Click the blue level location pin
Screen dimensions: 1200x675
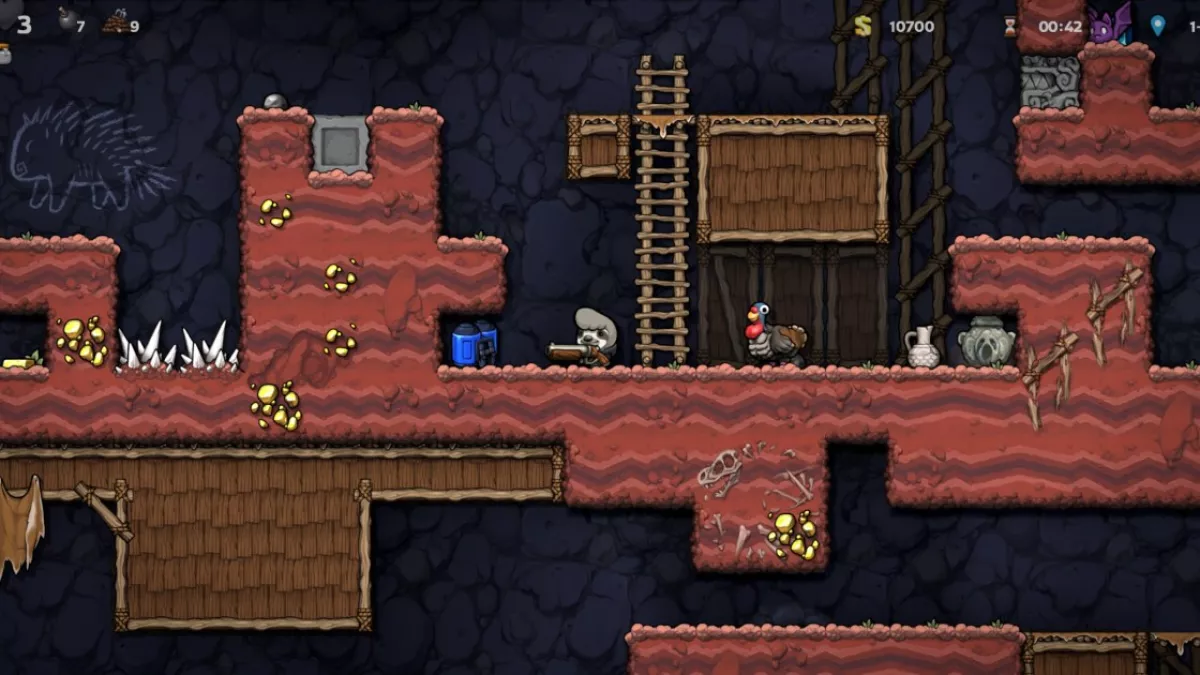[x=1157, y=26]
